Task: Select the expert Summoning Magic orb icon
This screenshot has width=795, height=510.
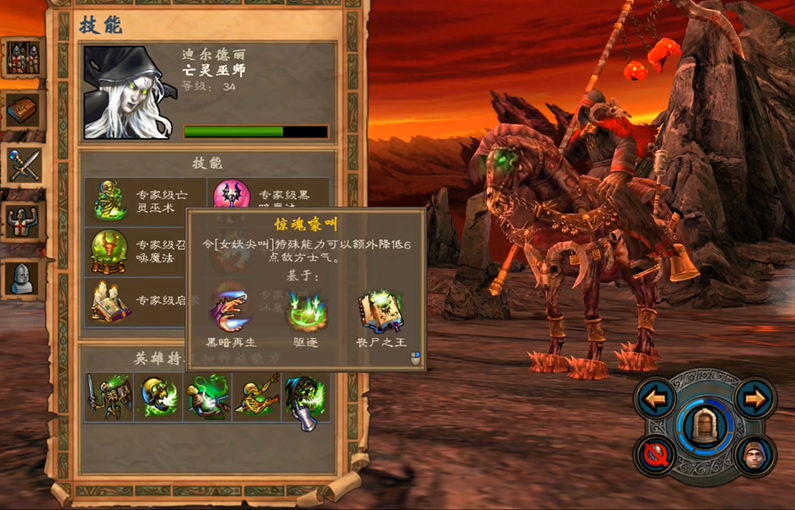Action: click(110, 250)
